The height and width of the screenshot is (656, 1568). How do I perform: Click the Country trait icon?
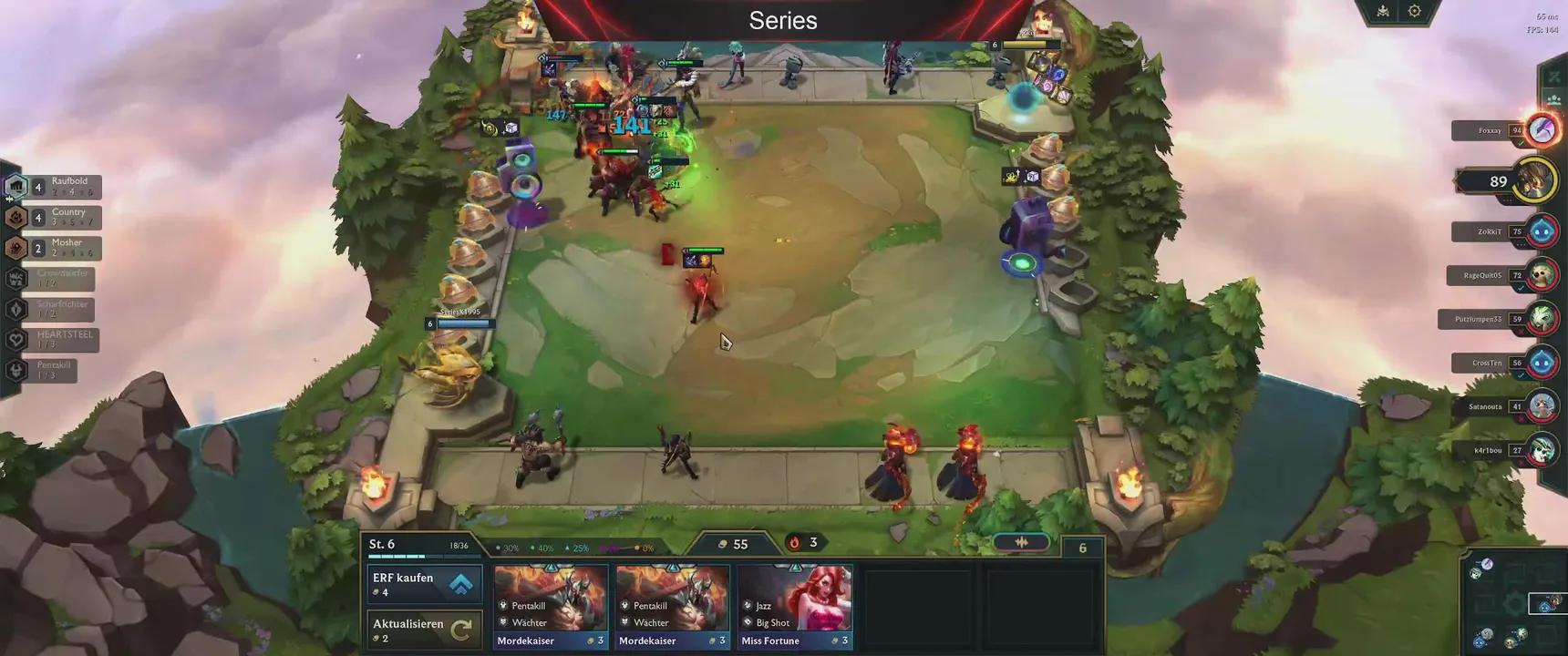[x=16, y=215]
